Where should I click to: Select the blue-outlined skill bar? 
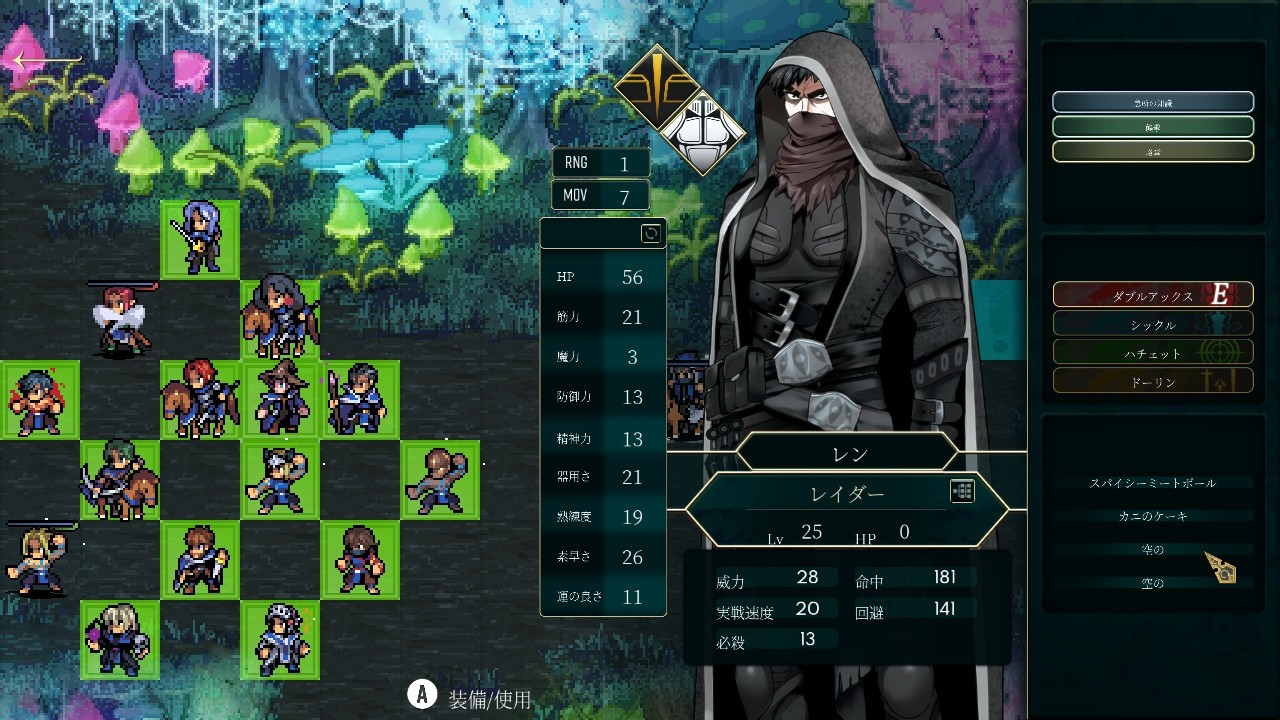pyautogui.click(x=1152, y=102)
